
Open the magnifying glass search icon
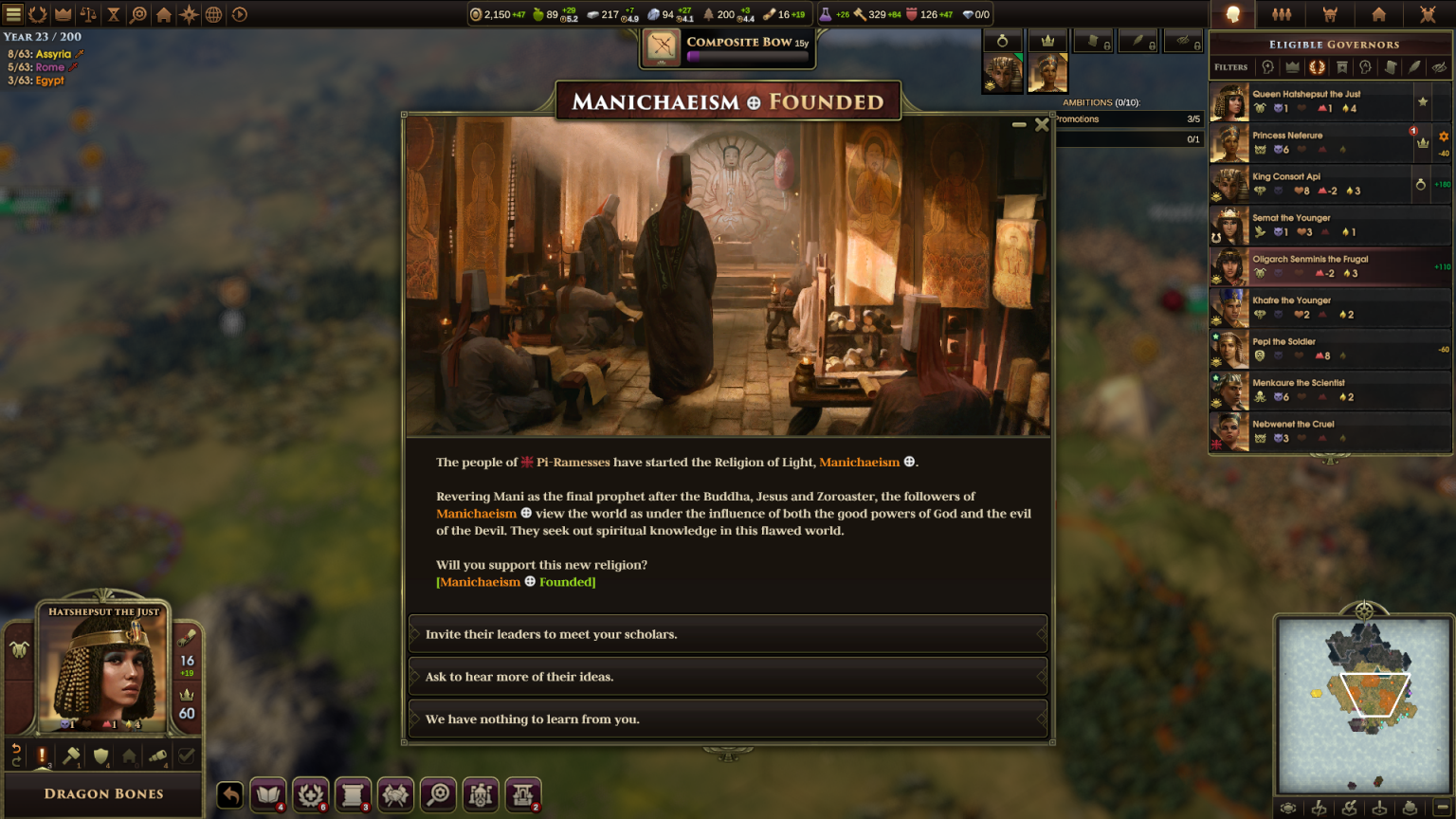438,795
